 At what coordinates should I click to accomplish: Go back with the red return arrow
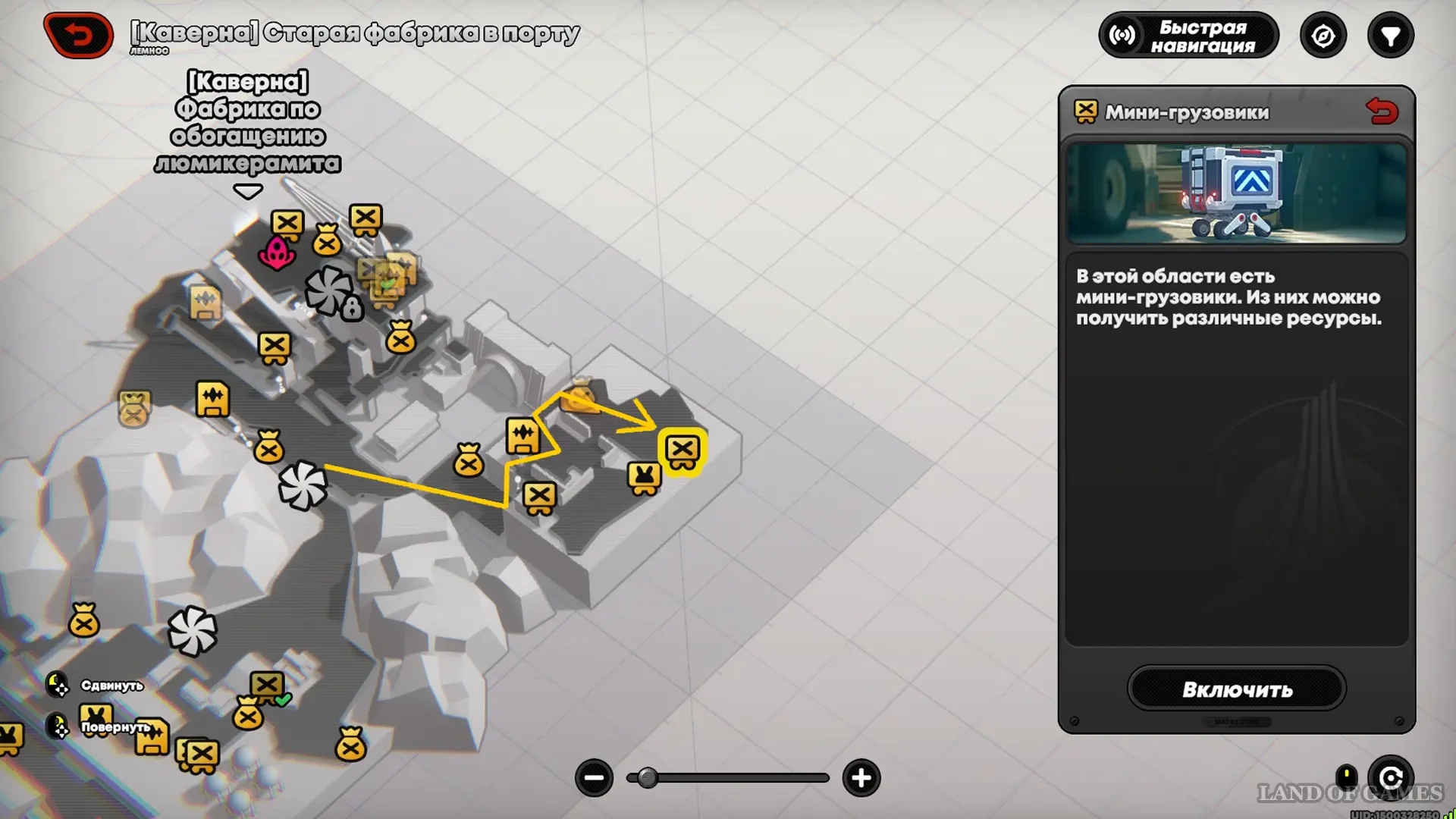pos(78,35)
